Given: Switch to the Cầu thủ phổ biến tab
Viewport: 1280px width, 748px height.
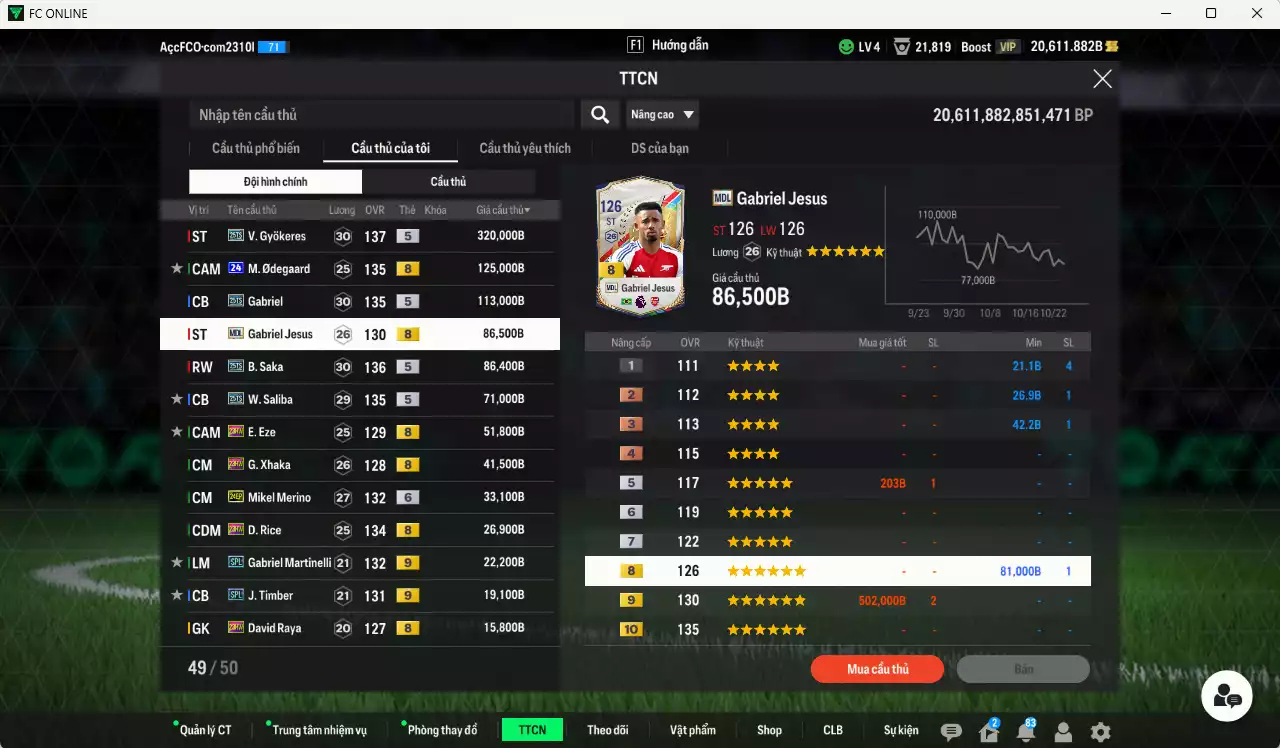Looking at the screenshot, I should (x=254, y=148).
